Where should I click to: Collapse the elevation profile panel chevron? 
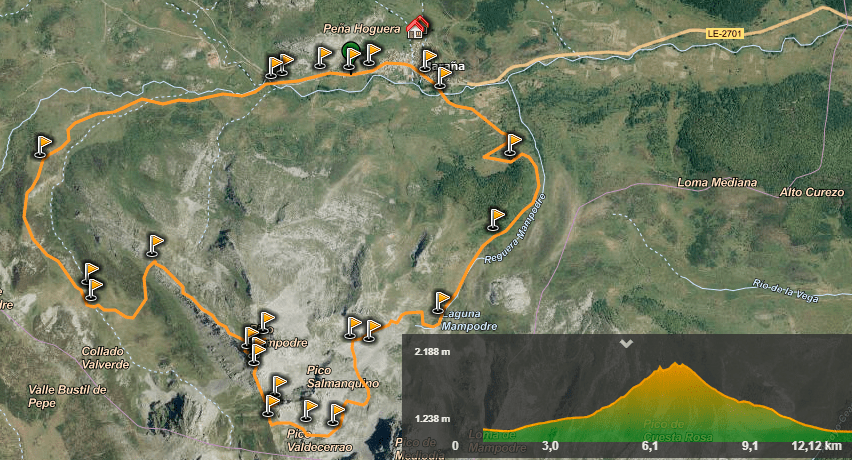tap(627, 343)
